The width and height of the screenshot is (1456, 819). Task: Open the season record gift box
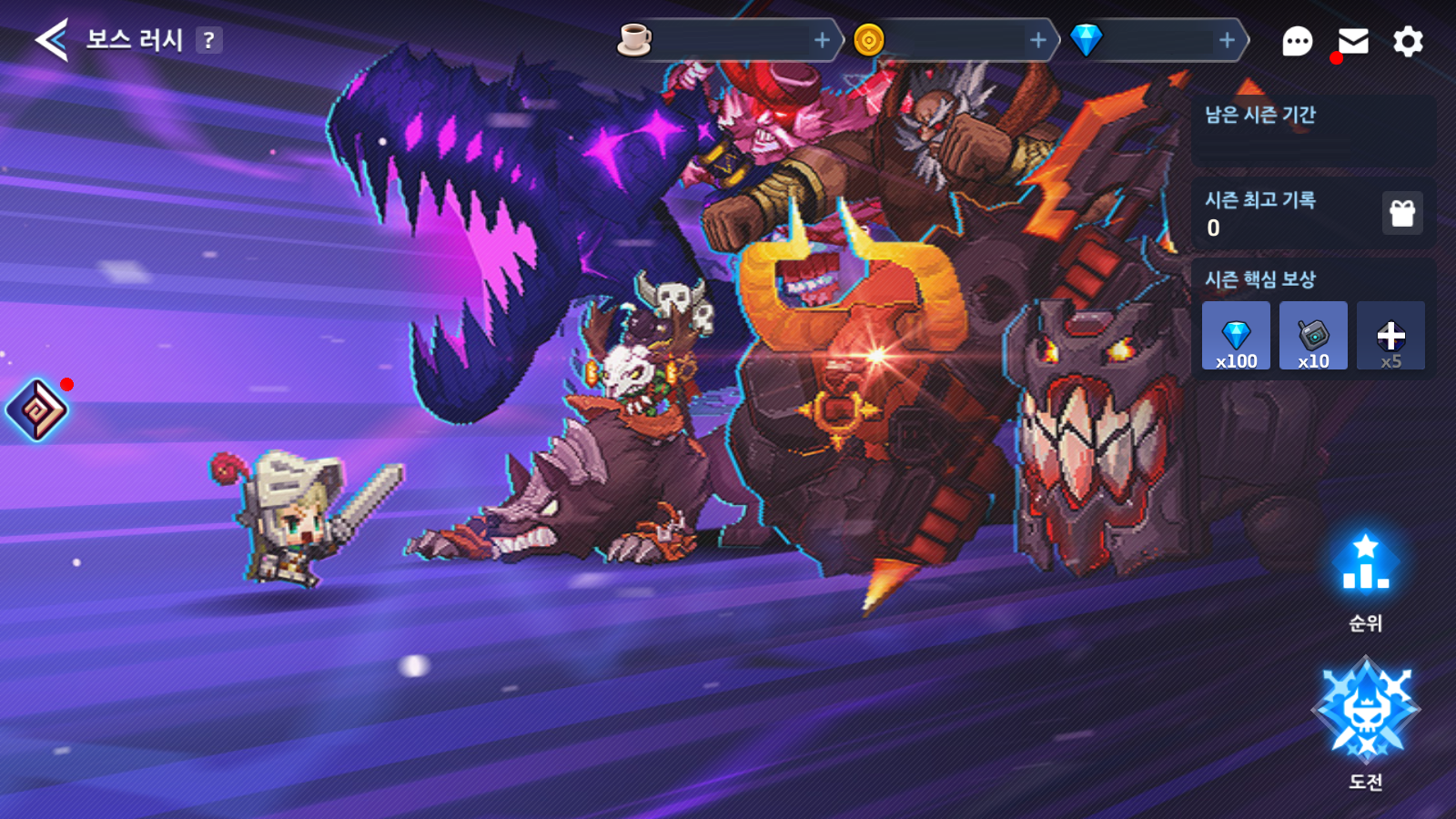[x=1402, y=213]
